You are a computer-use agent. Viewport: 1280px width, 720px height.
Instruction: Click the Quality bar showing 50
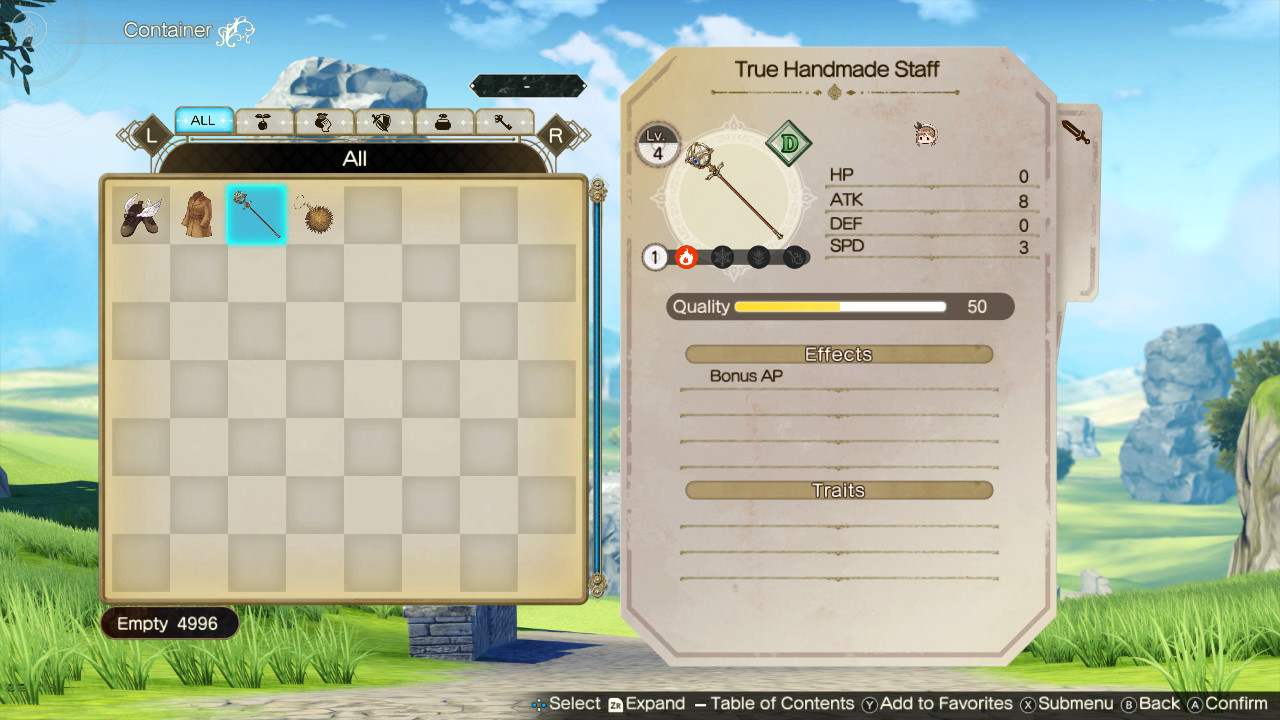coord(840,307)
